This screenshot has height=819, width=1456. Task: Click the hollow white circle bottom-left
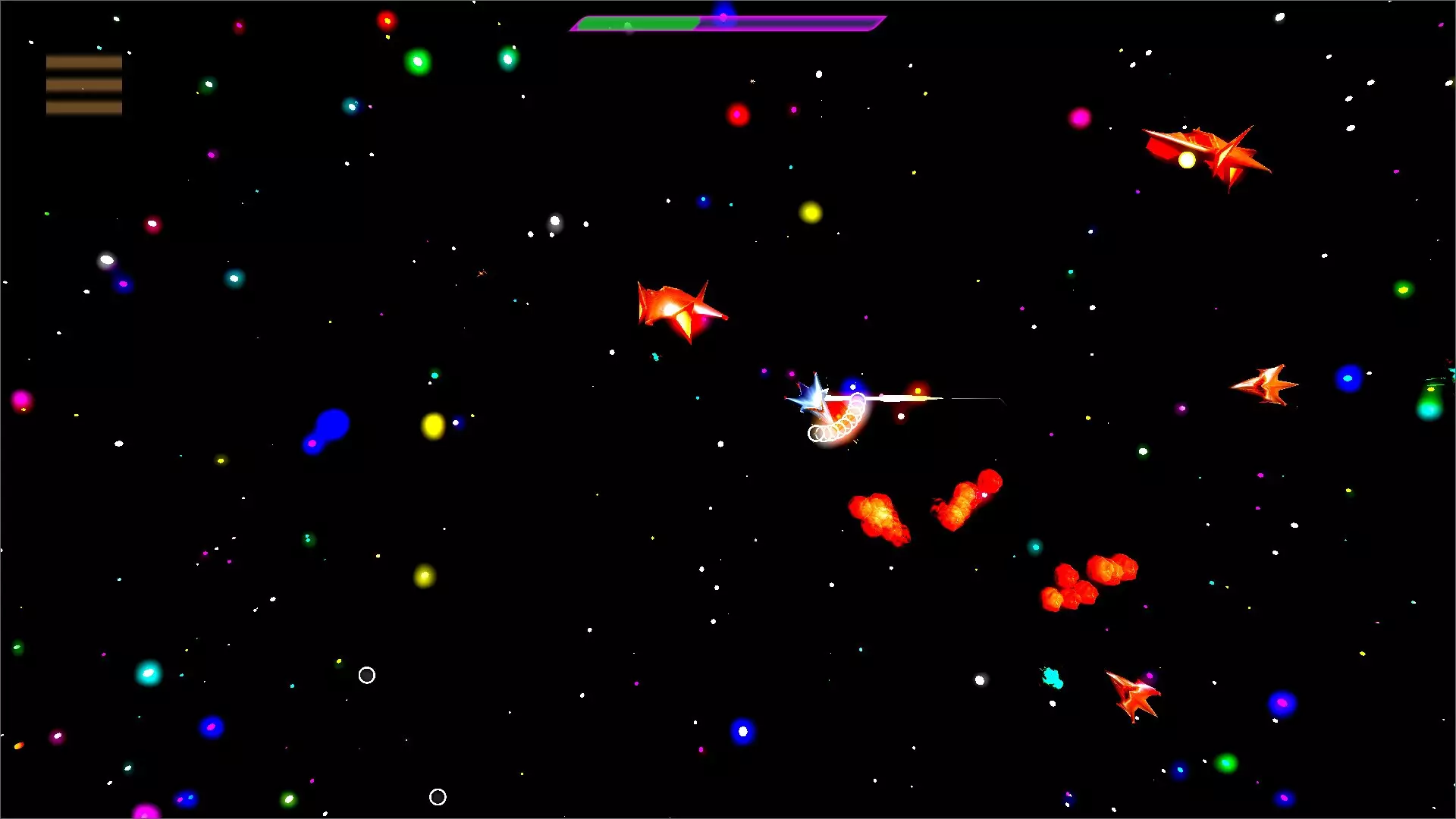pos(367,675)
